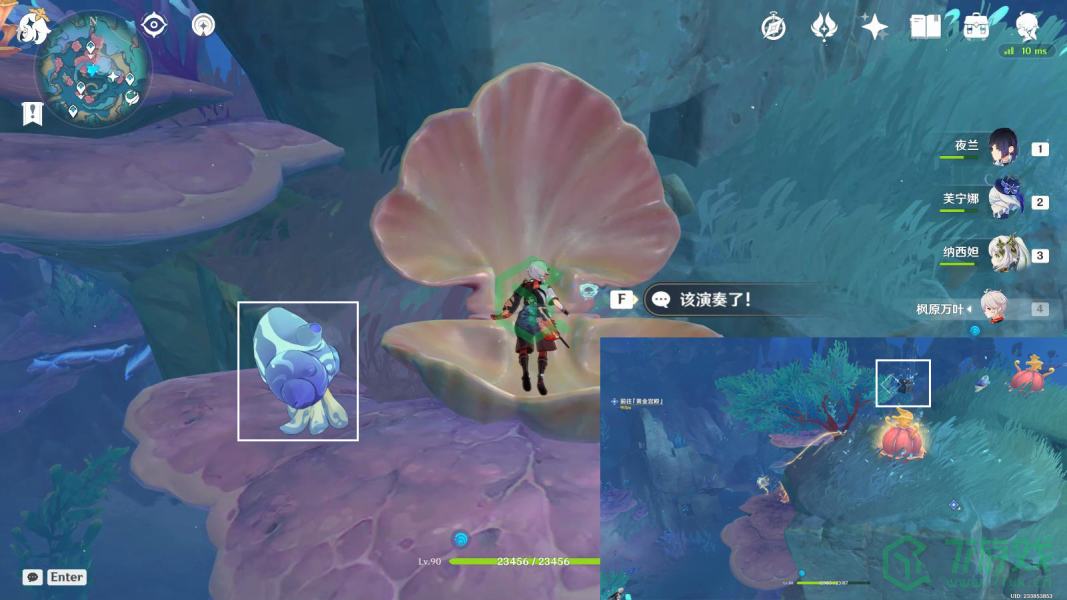Open the Paimon main menu
This screenshot has width=1067, height=600.
click(33, 28)
